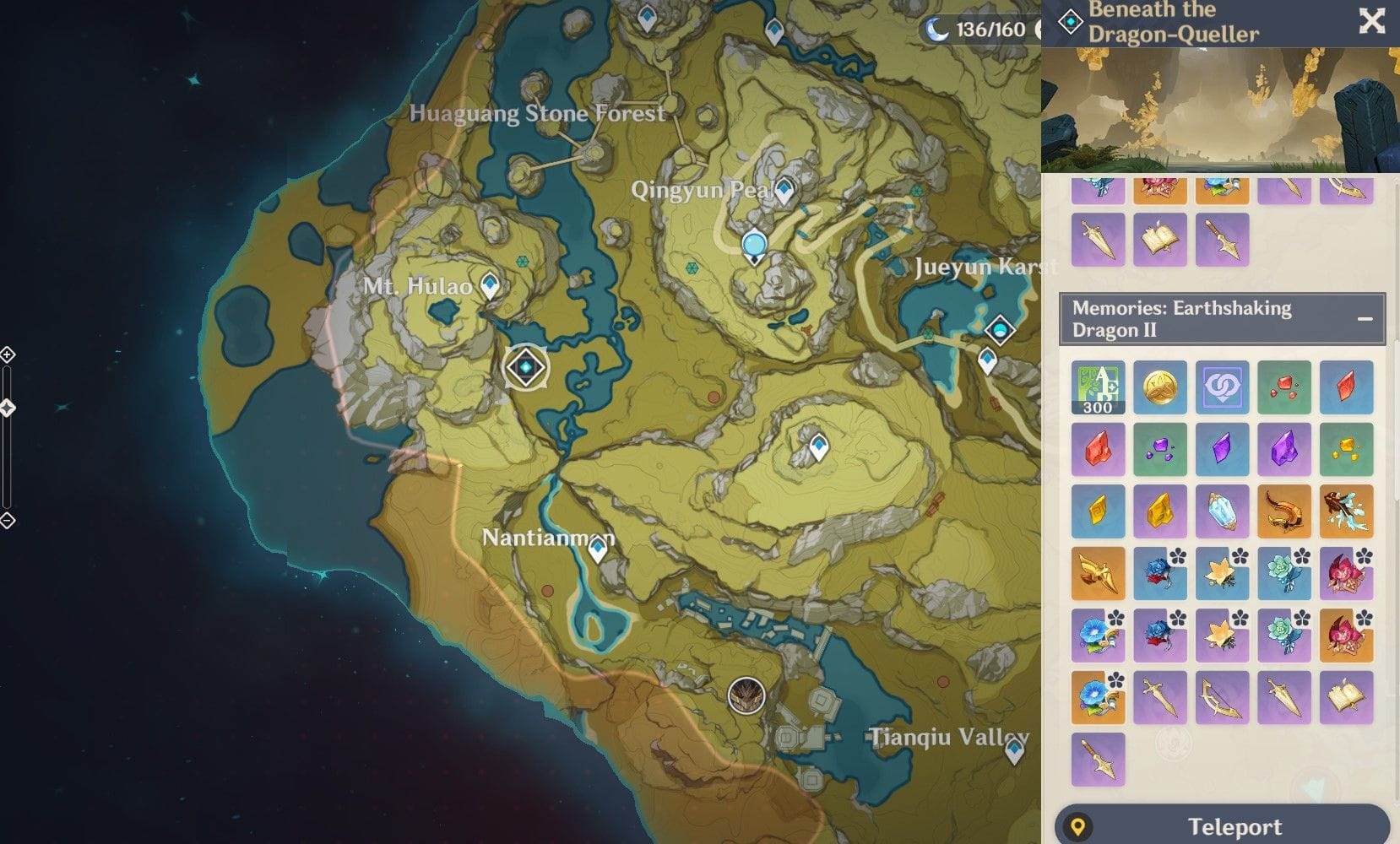Click the polearm reward at the grid bottom
1400x844 pixels.
[1098, 758]
